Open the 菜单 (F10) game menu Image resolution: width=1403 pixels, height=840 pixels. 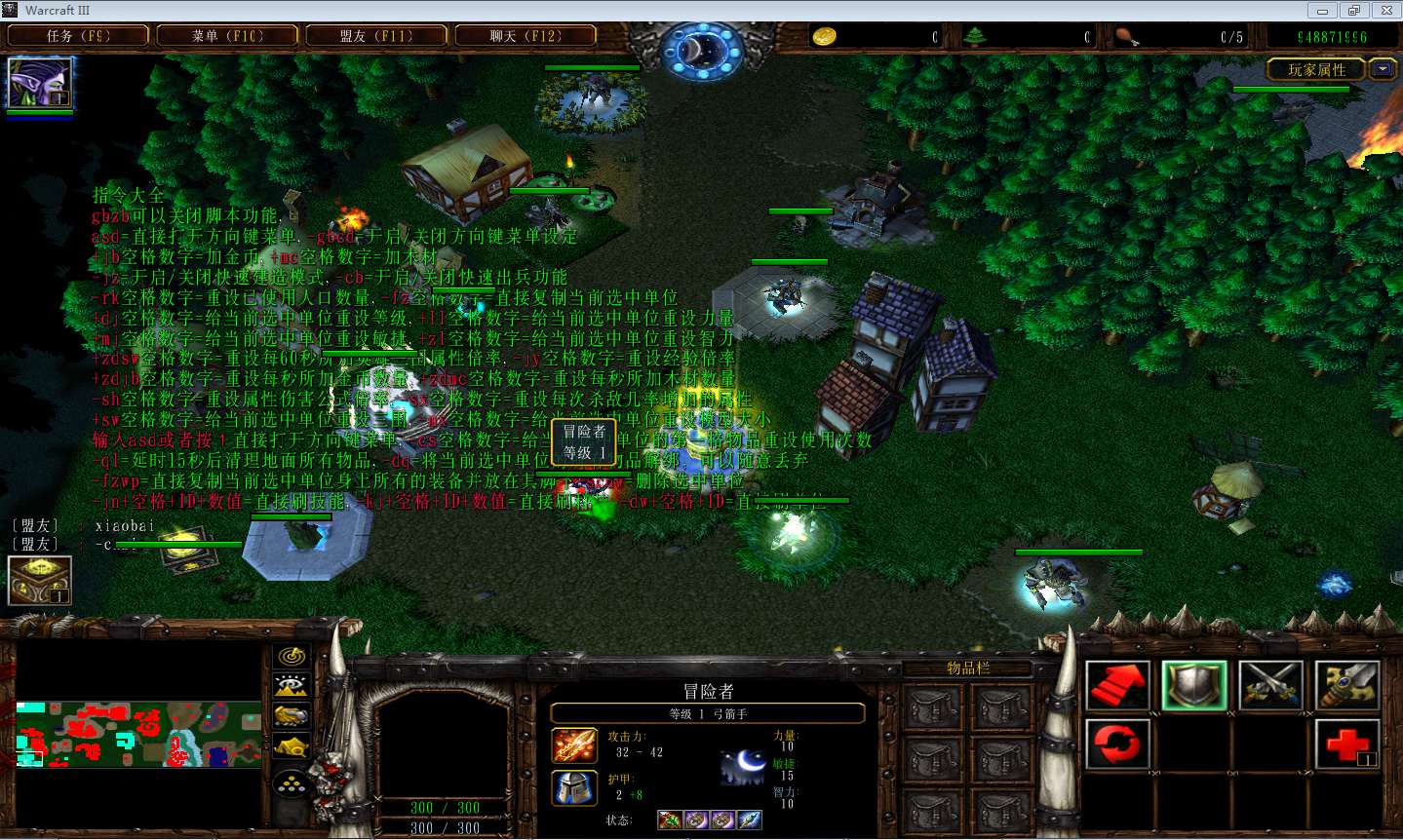[227, 36]
